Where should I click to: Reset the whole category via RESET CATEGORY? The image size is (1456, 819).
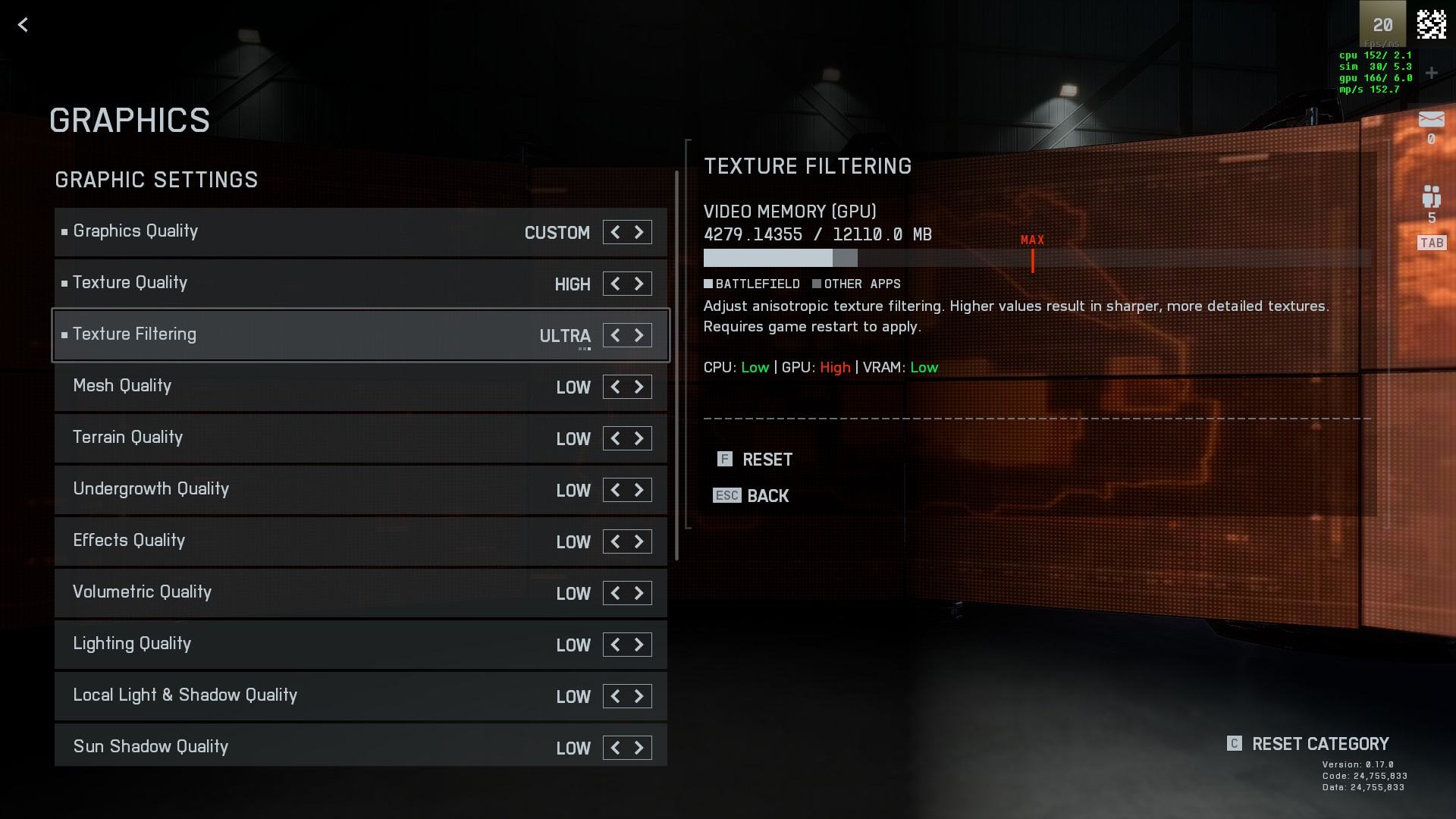[x=1319, y=744]
